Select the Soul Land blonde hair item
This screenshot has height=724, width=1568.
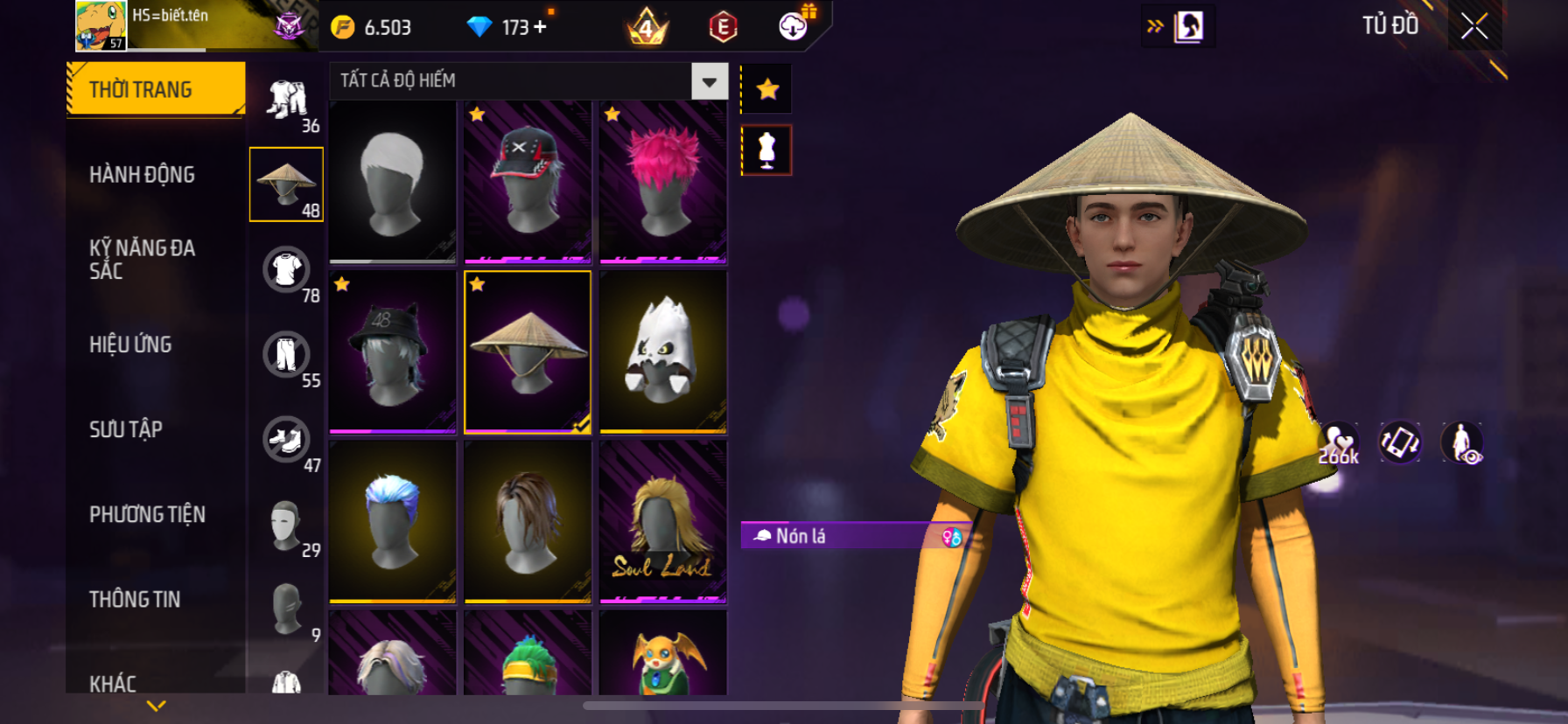[663, 521]
